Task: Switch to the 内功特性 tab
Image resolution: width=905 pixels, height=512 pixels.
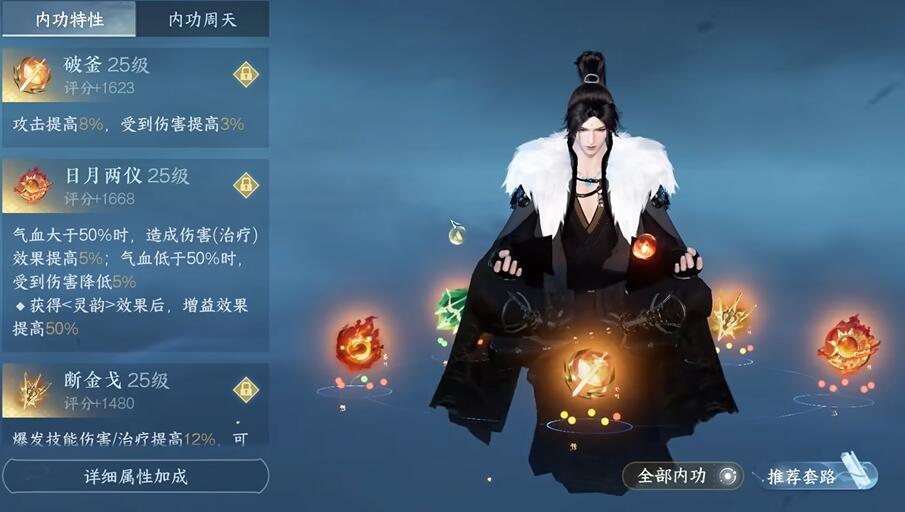Action: click(x=69, y=19)
